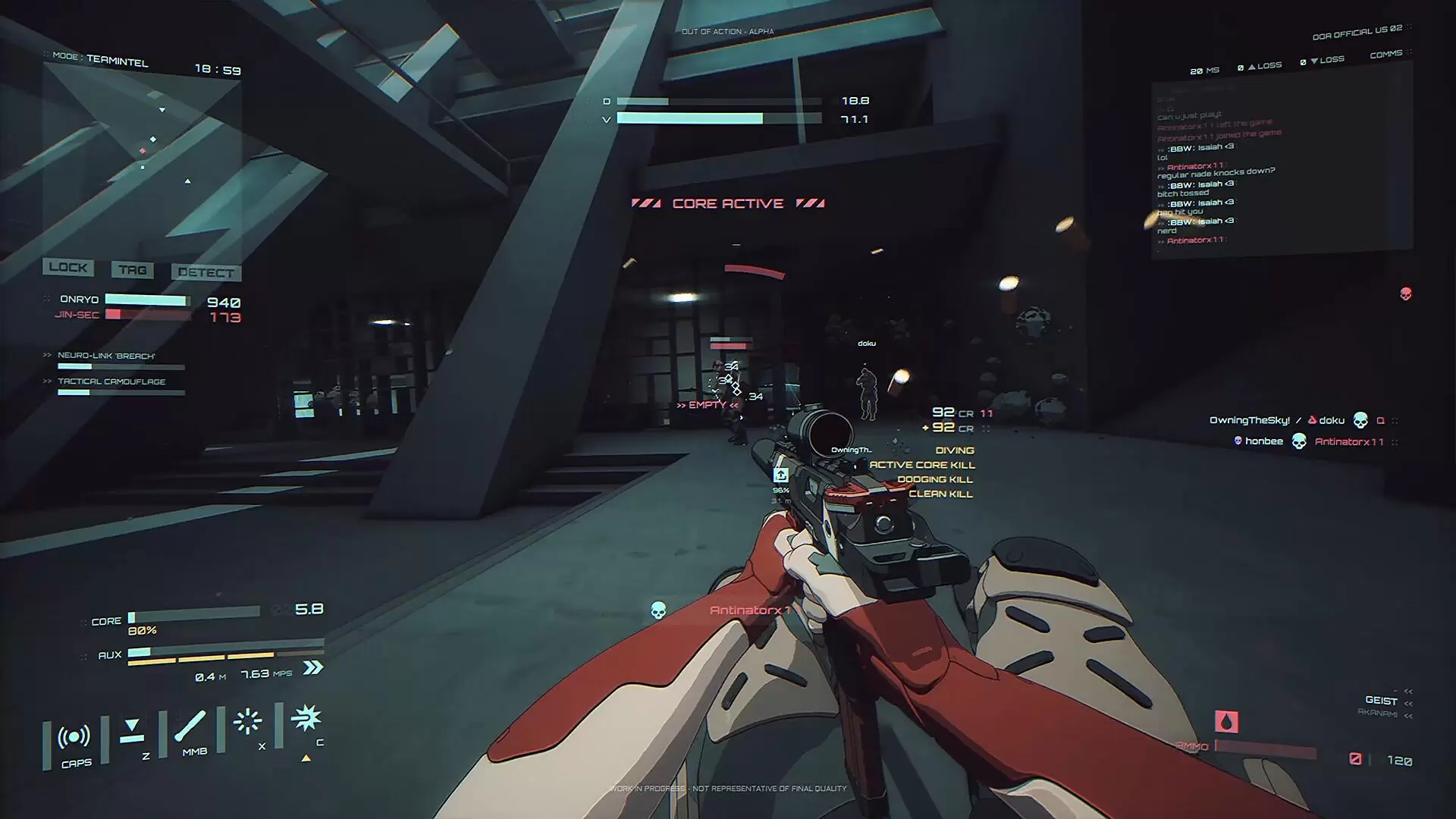Click the minimap radar panel
This screenshot has width=1456, height=819.
pyautogui.click(x=143, y=159)
